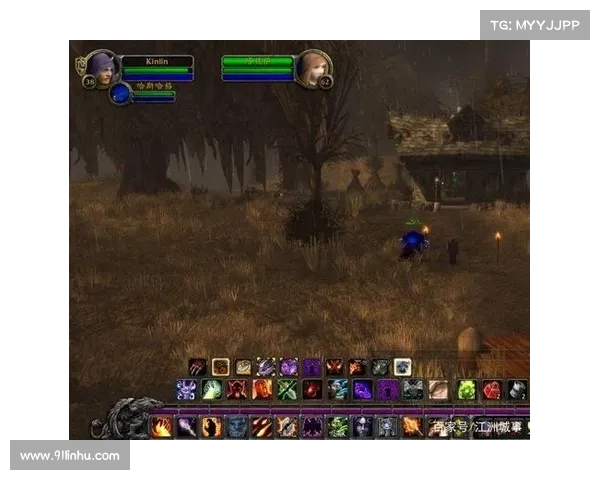Activate the green crossed-blades ability
Screen dimensions: 600x480
(x=288, y=389)
